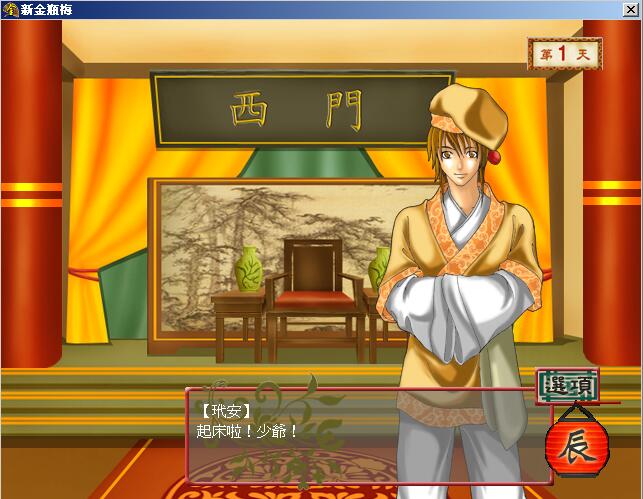
Task: Click the red 辰 lantern icon
Action: click(573, 445)
